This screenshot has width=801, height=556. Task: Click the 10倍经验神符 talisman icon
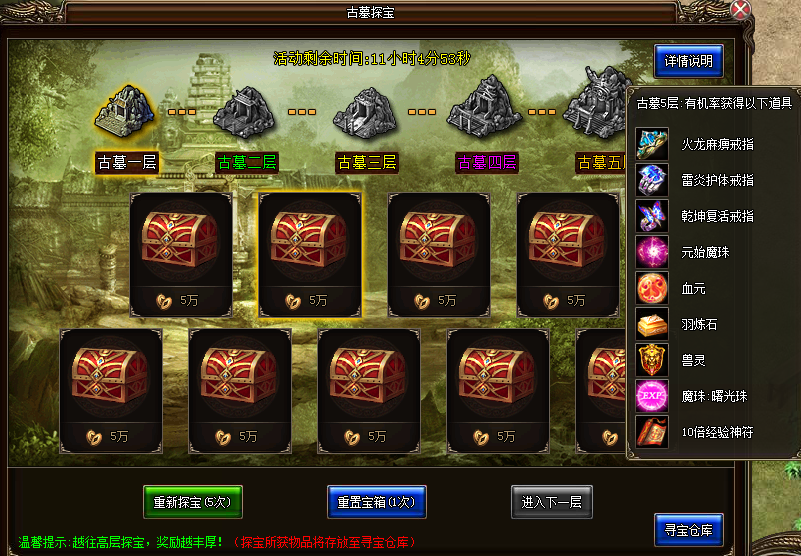click(x=652, y=432)
